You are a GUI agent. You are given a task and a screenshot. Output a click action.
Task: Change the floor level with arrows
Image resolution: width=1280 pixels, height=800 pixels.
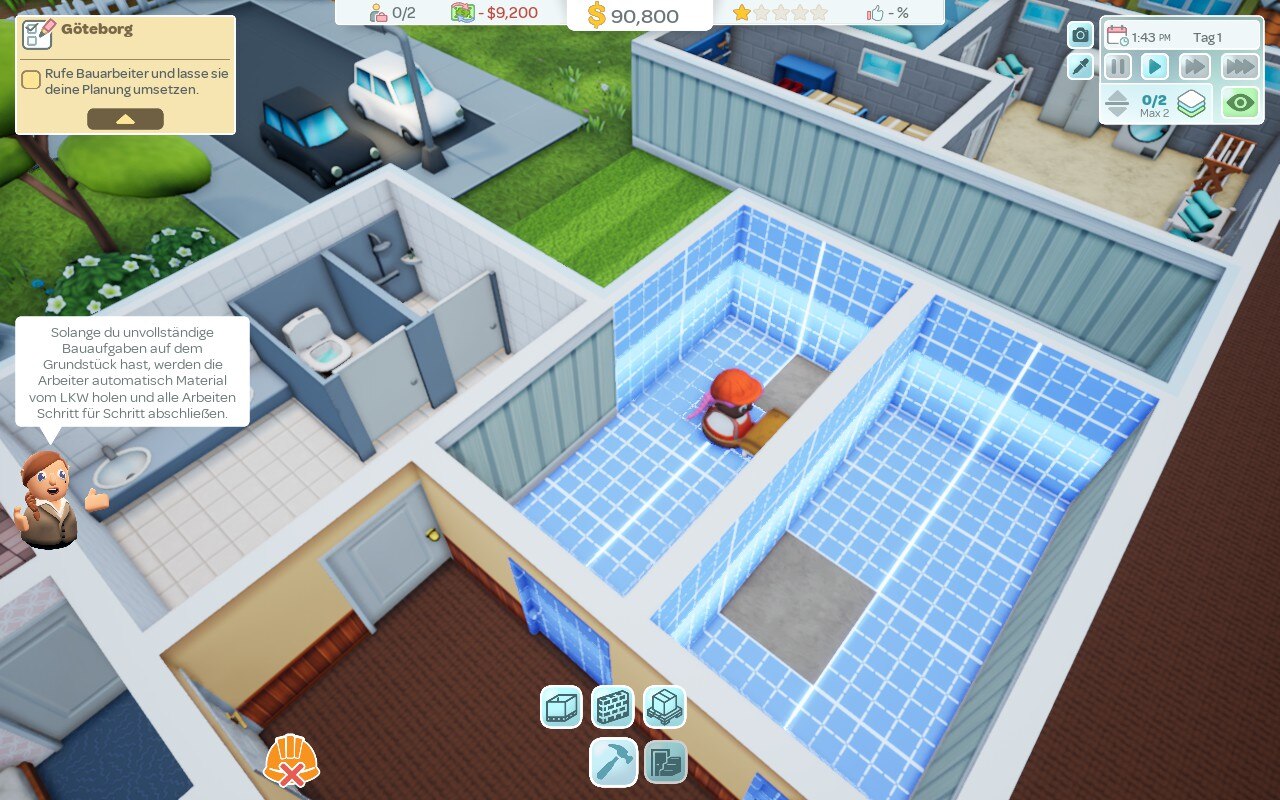coord(1118,103)
